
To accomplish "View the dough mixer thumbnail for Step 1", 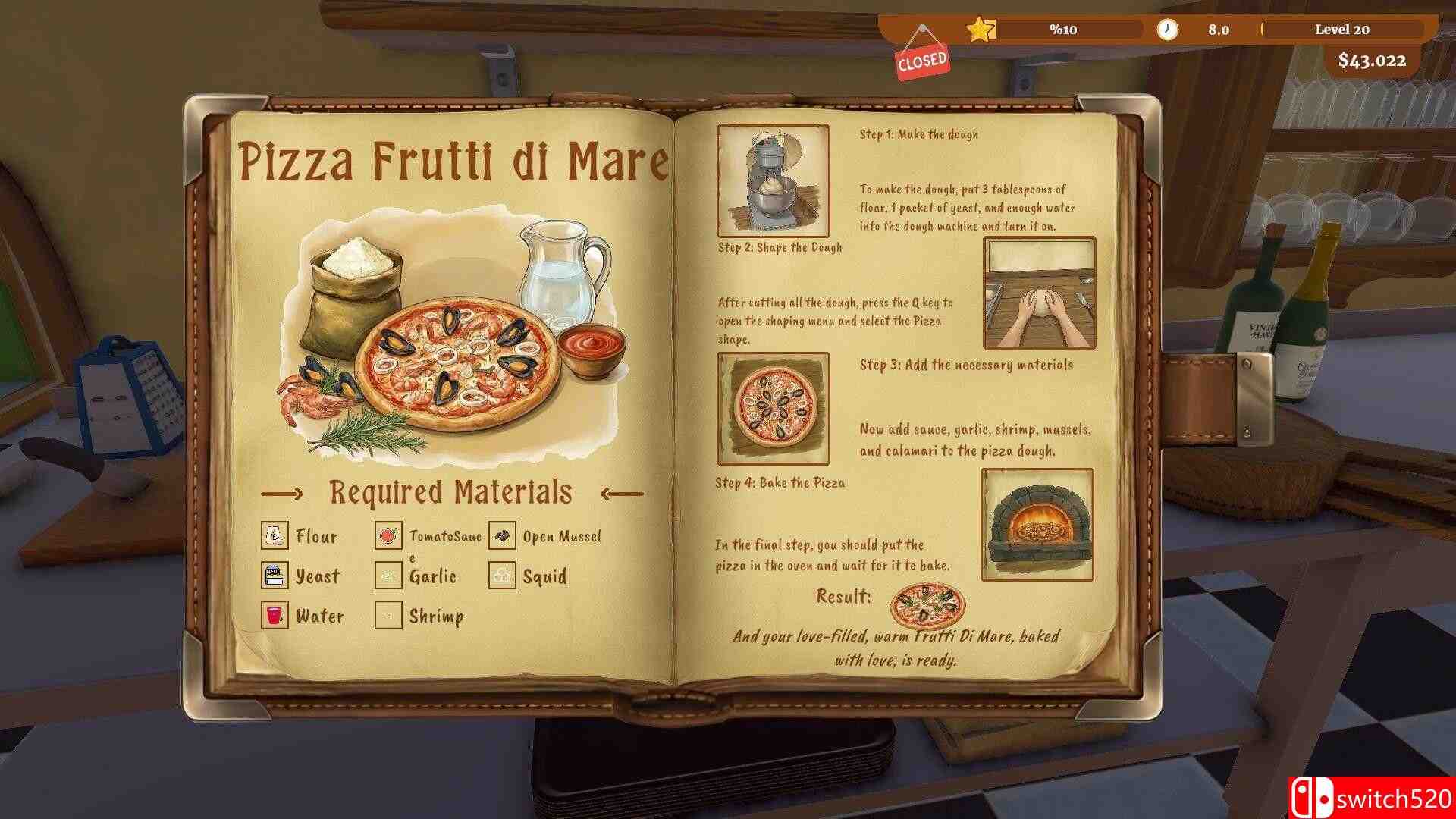I will 773,180.
